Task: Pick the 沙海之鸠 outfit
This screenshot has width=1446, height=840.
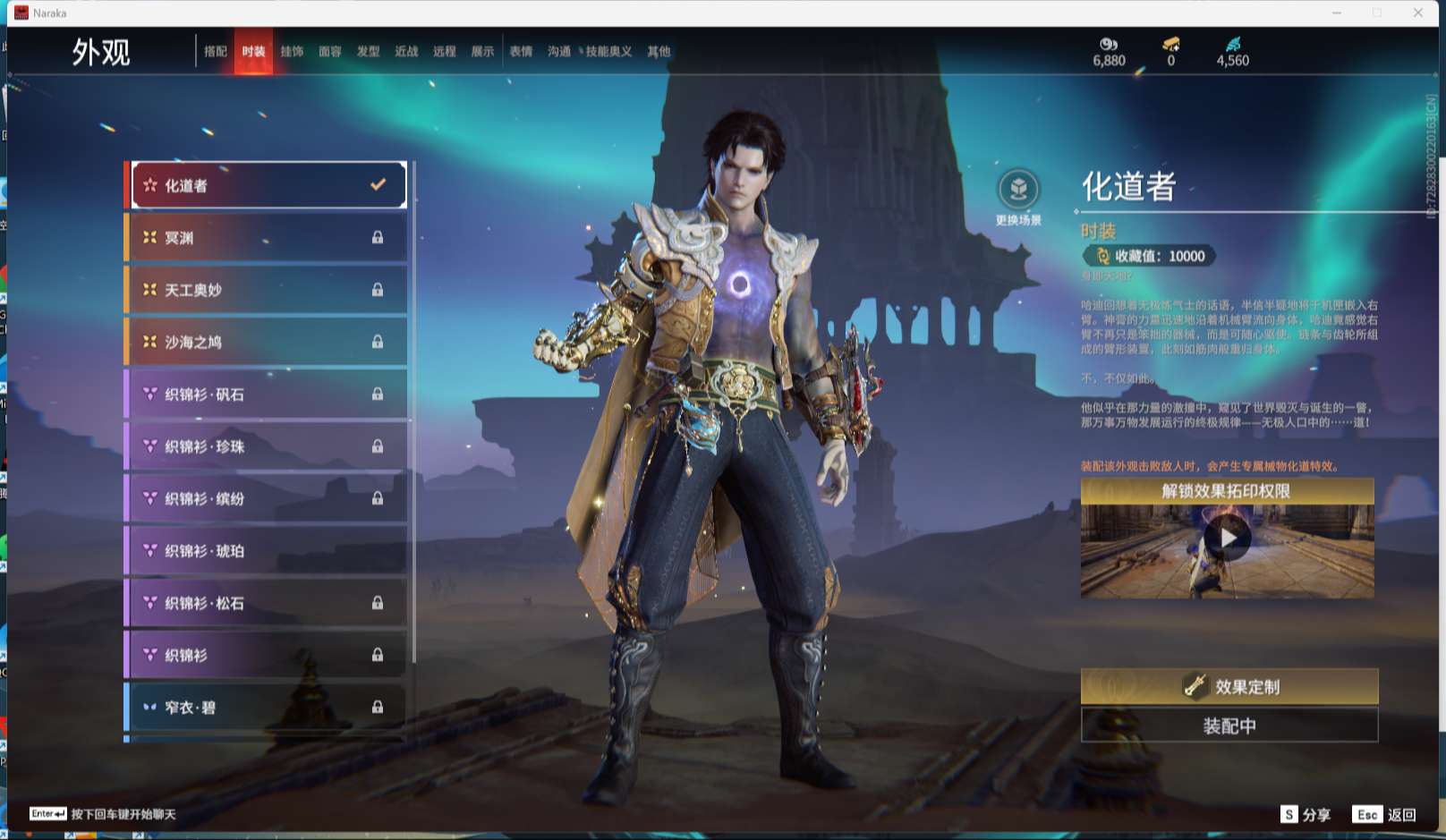Action: (x=267, y=342)
